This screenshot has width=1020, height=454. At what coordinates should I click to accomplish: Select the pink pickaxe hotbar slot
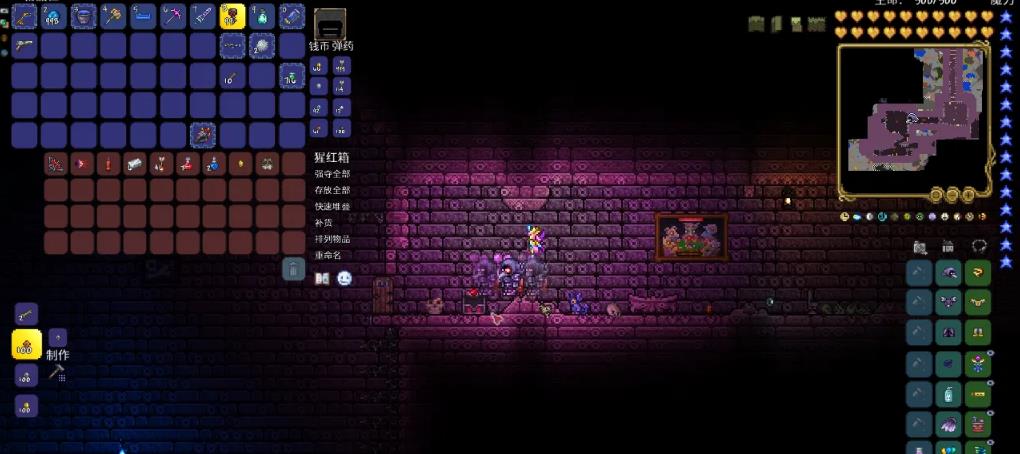coord(172,16)
